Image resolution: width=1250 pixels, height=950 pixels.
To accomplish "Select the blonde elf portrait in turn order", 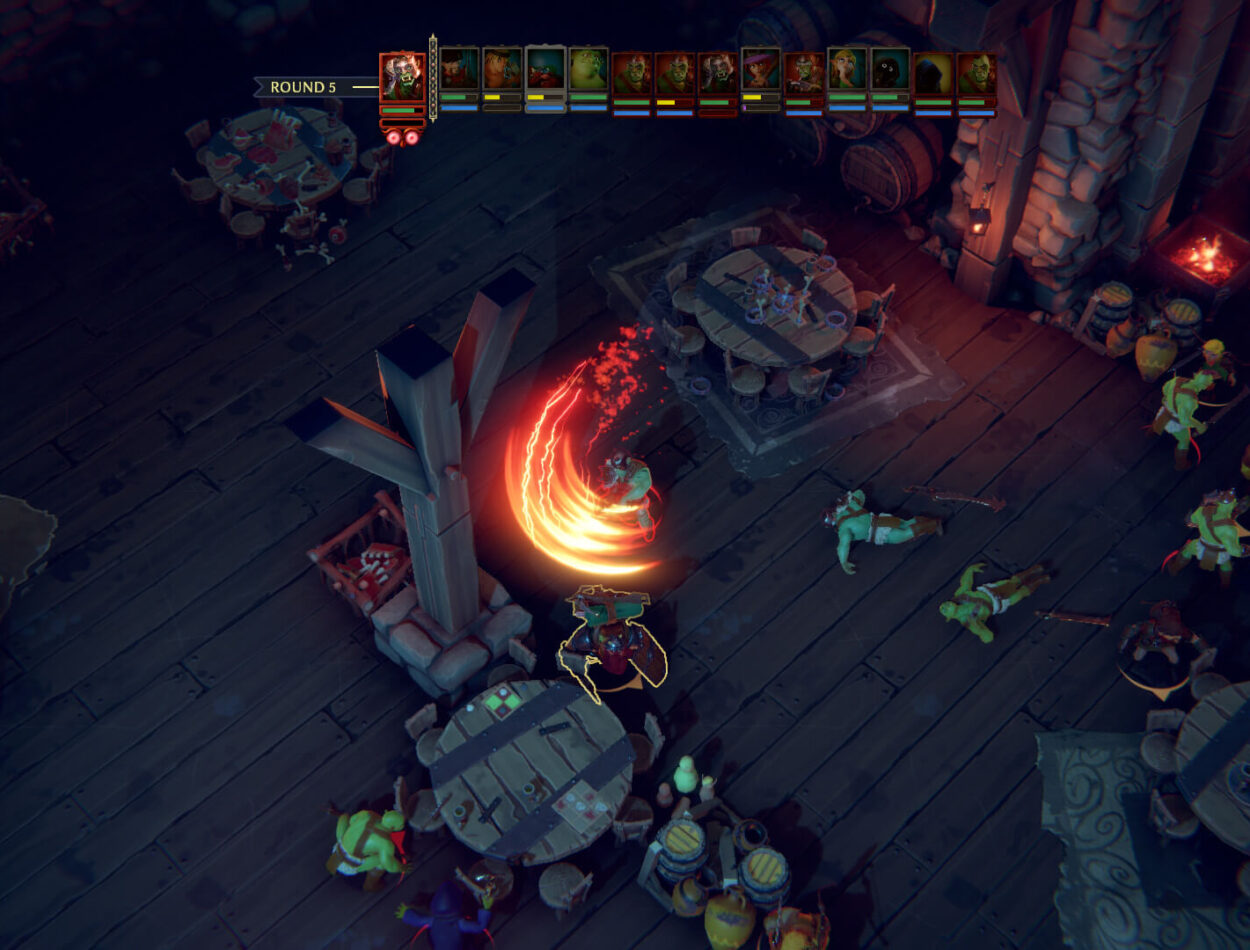I will point(847,70).
